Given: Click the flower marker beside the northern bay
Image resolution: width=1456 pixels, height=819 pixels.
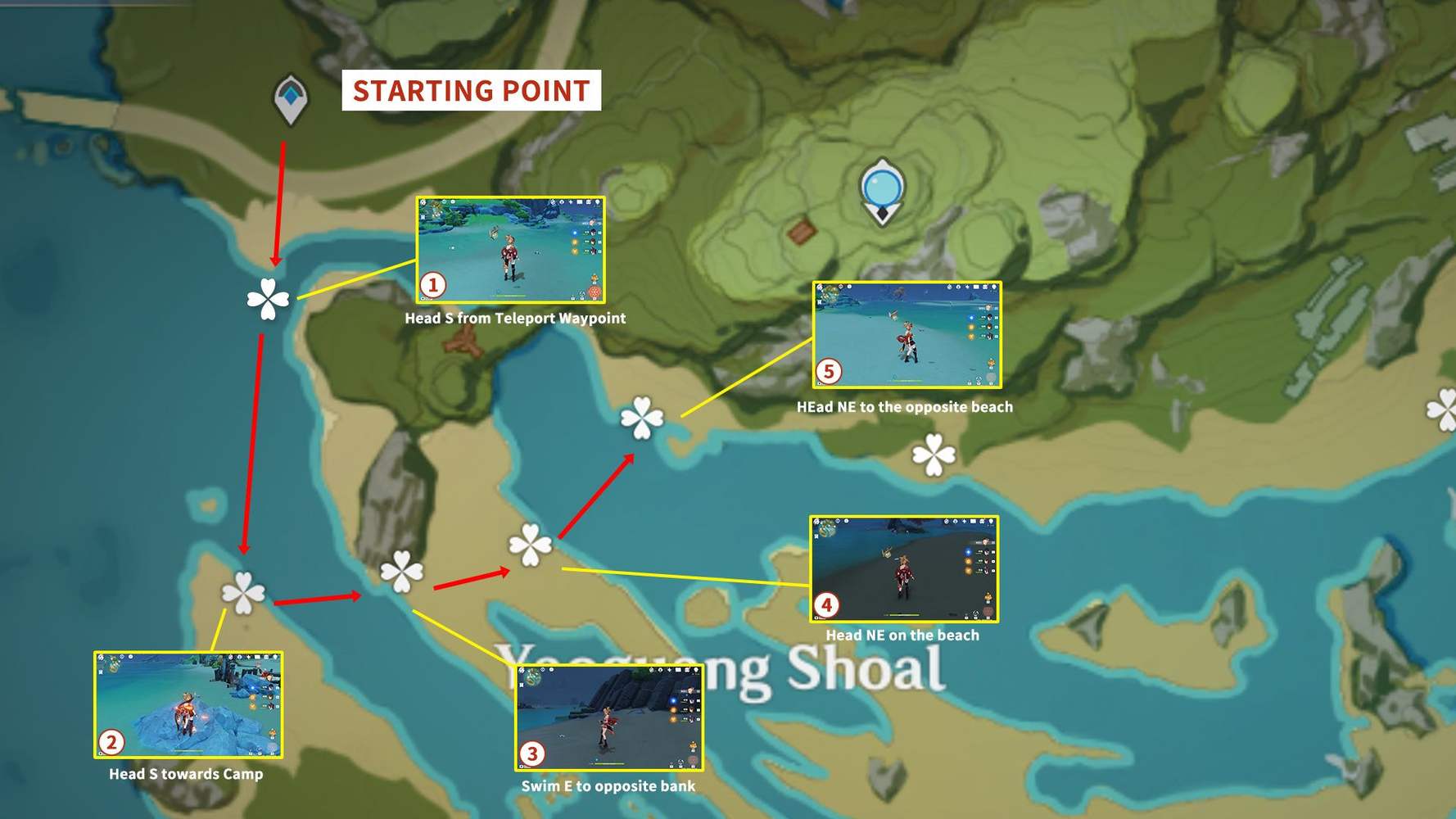Looking at the screenshot, I should coord(643,418).
